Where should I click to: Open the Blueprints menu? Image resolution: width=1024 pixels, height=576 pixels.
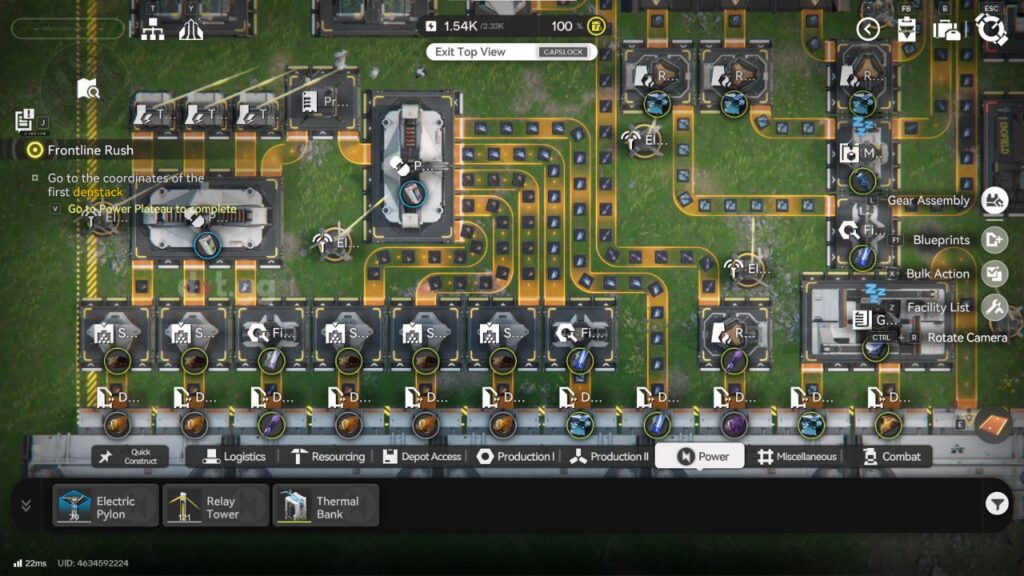(994, 240)
